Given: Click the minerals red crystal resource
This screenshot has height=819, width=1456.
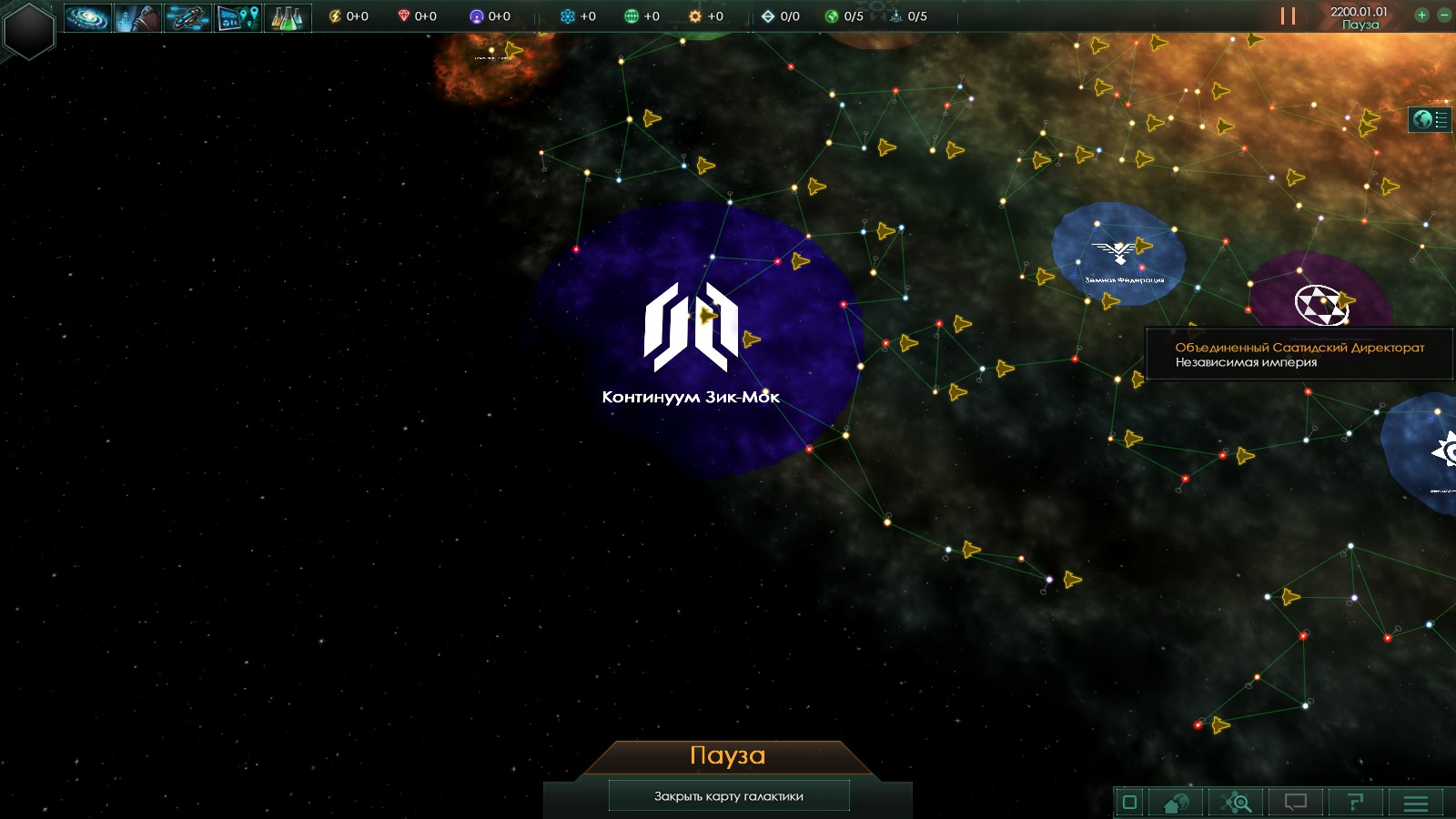Looking at the screenshot, I should (404, 16).
